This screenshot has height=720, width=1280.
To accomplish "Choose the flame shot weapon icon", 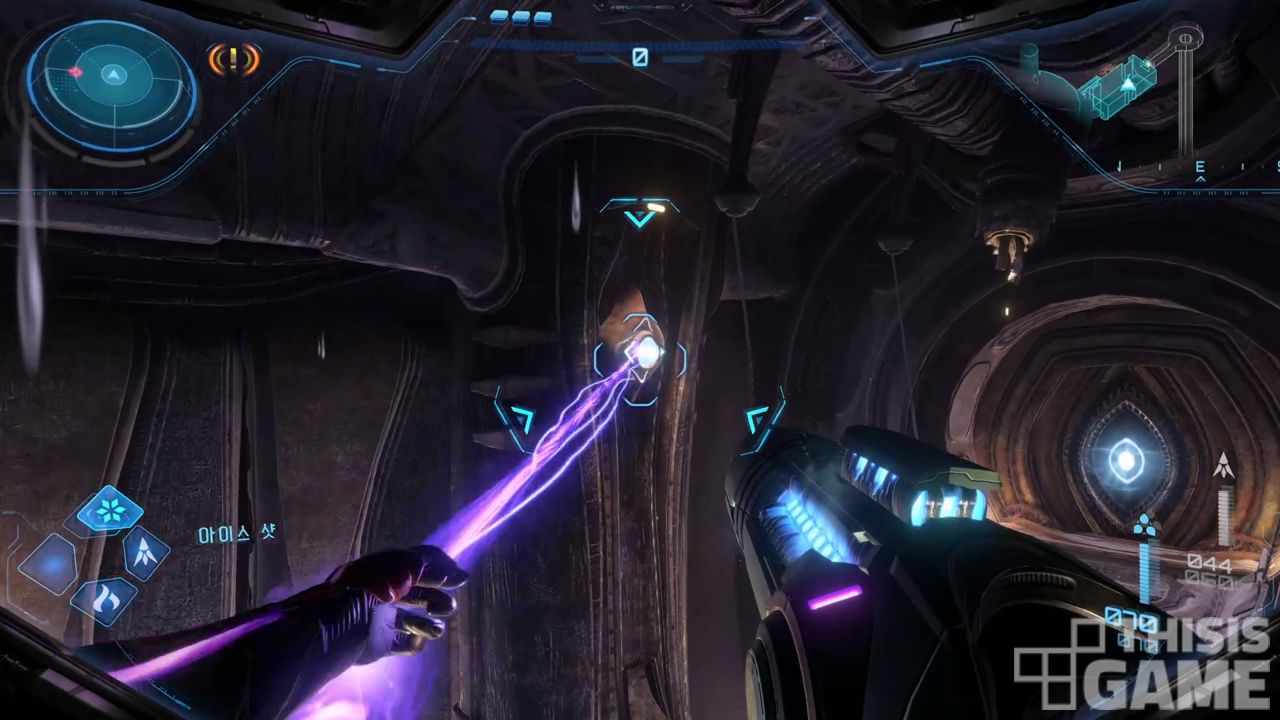I will tap(103, 600).
